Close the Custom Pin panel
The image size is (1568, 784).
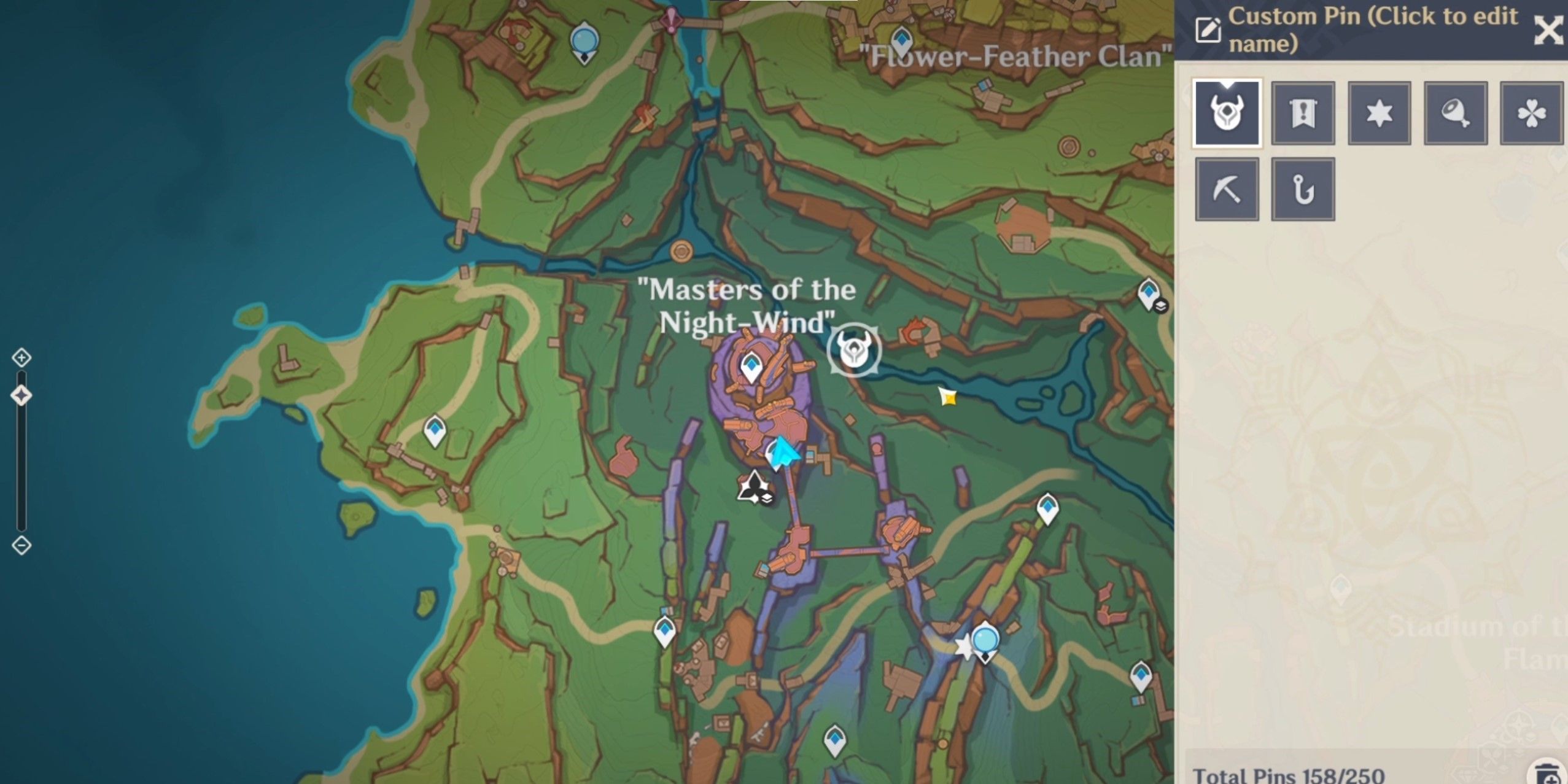pos(1548,29)
